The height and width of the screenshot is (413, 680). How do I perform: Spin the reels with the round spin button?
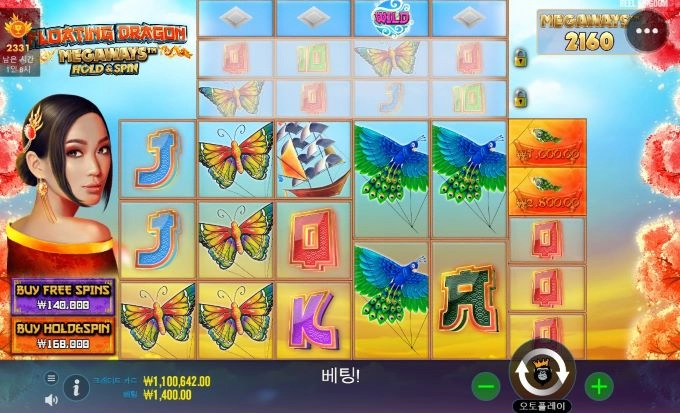(542, 373)
